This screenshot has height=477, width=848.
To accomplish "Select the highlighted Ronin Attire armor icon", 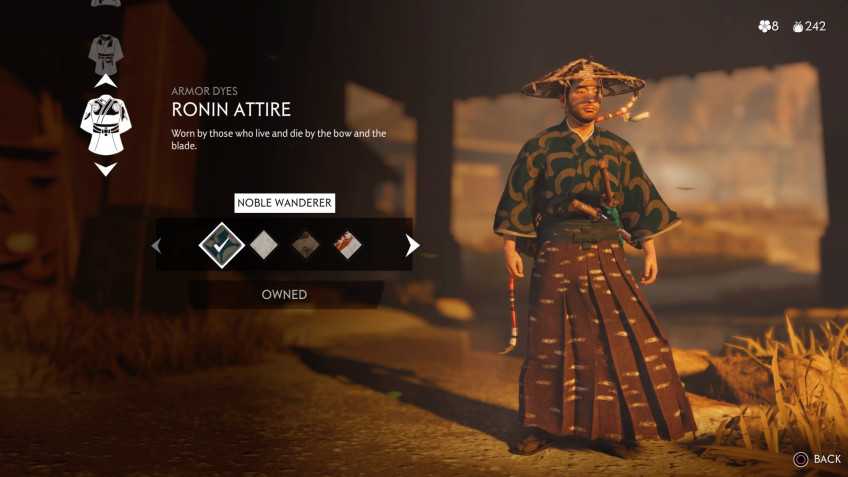I will coord(105,124).
